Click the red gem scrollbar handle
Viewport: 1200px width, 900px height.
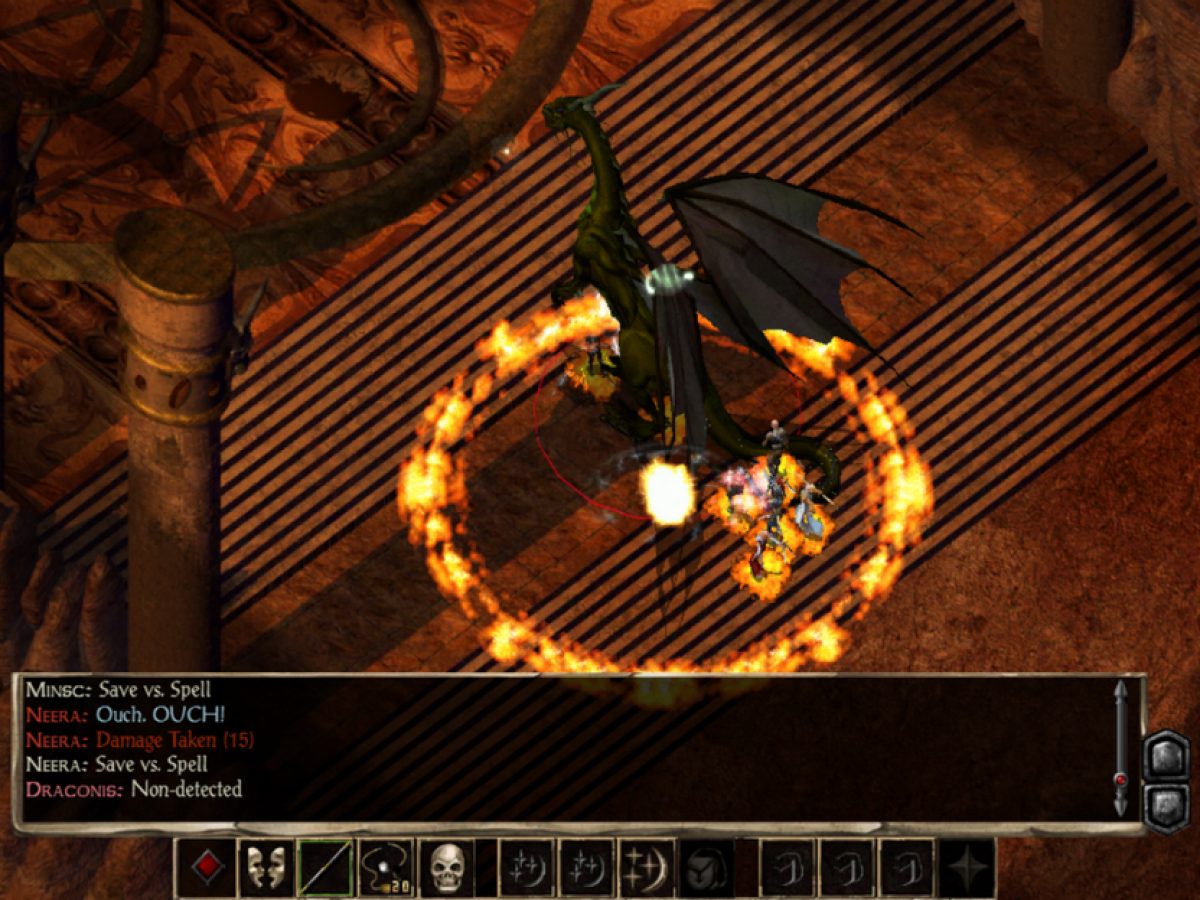coord(1121,779)
